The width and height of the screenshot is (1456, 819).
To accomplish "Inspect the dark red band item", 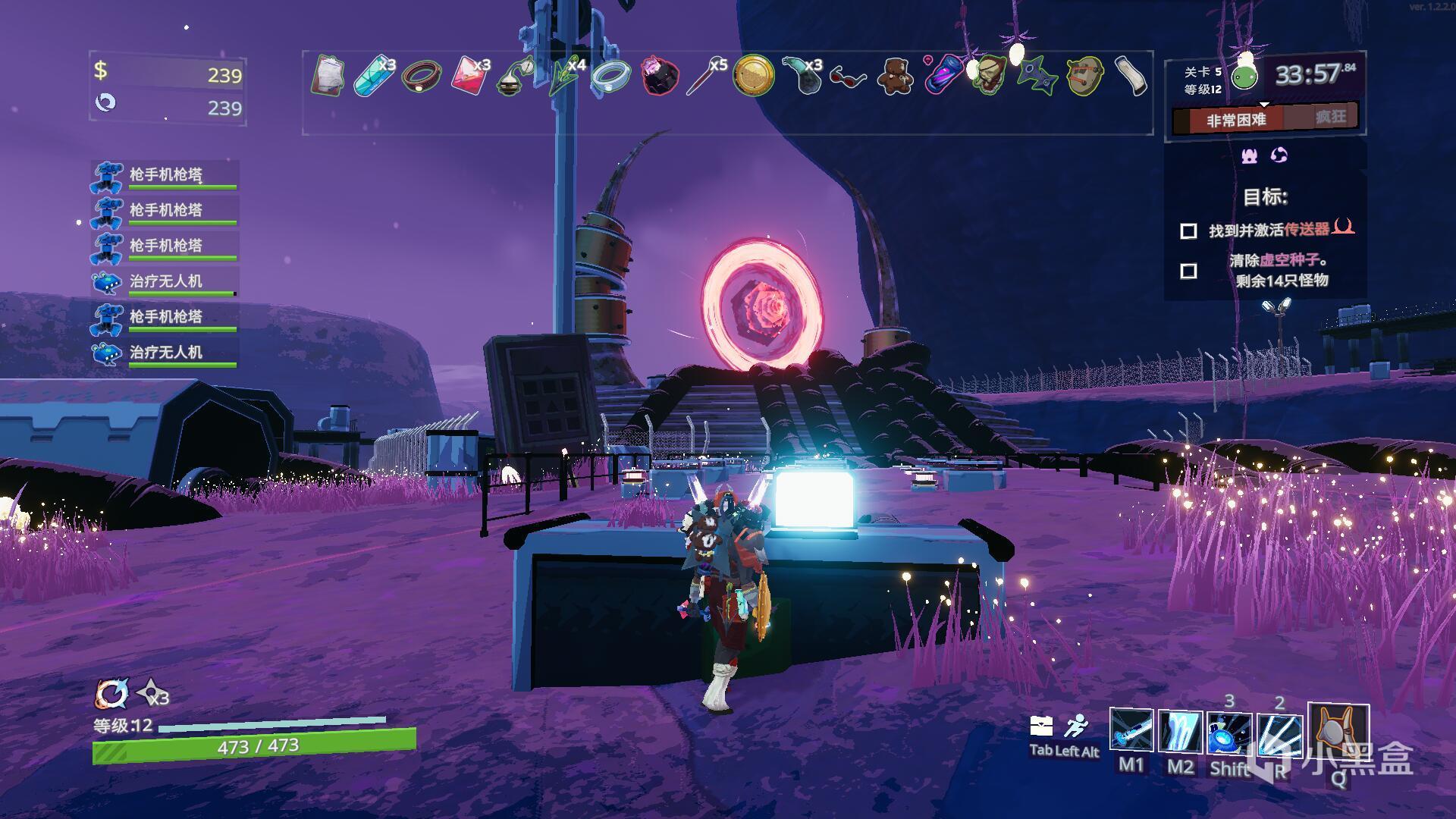I will [x=419, y=76].
